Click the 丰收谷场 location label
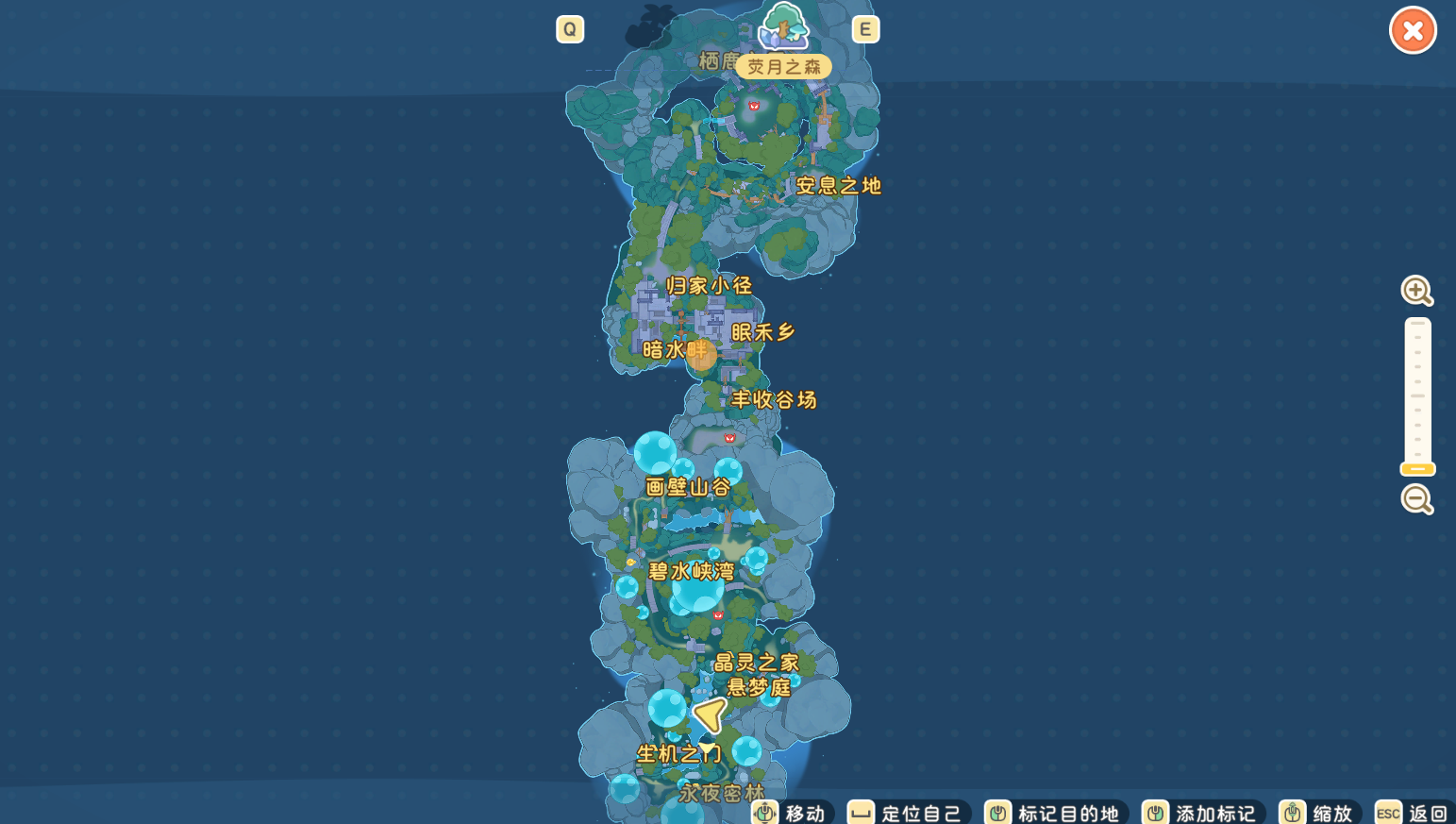 point(774,400)
